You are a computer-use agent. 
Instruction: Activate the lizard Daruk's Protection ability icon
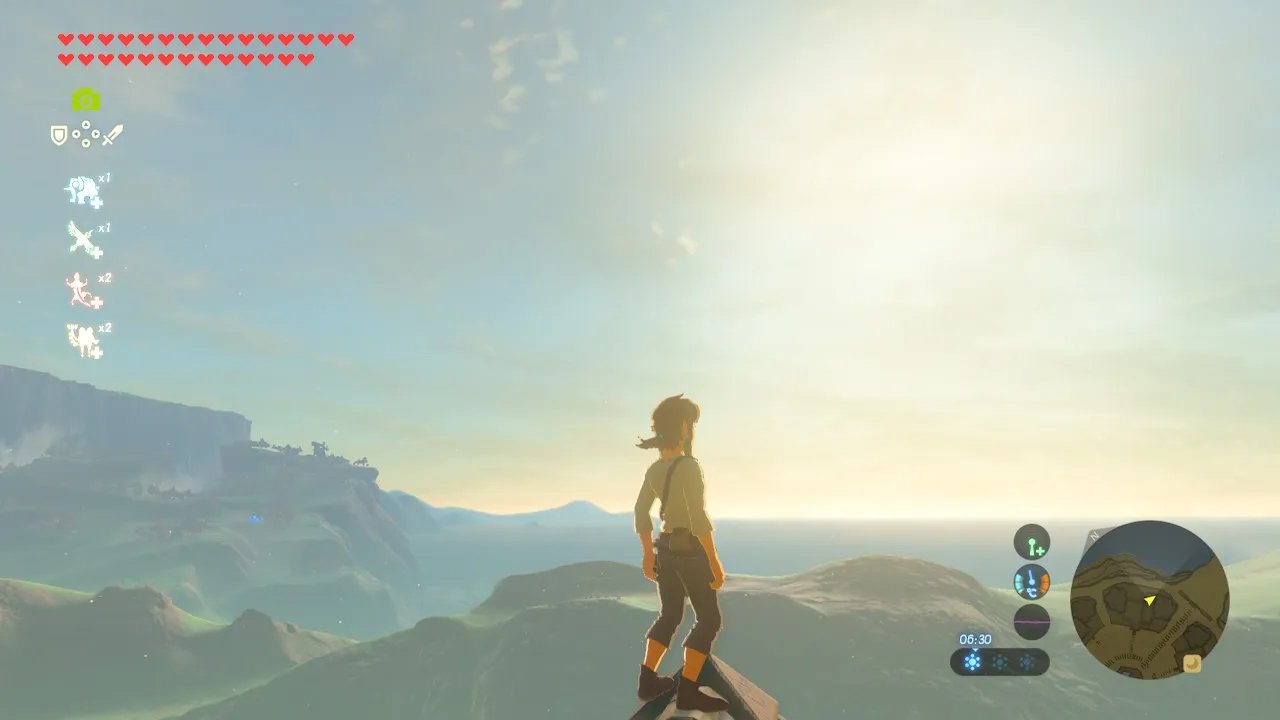82,290
